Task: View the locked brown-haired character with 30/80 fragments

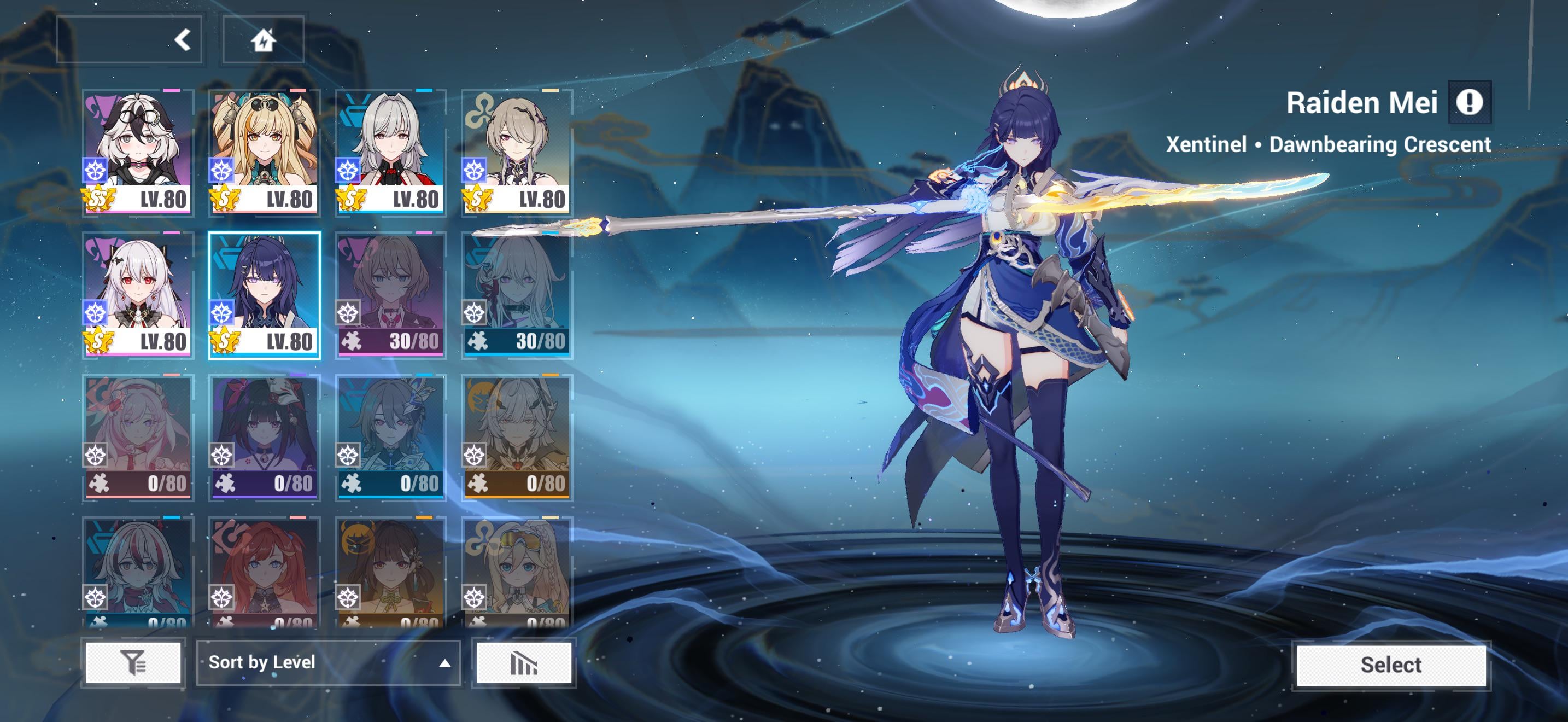Action: [x=391, y=295]
